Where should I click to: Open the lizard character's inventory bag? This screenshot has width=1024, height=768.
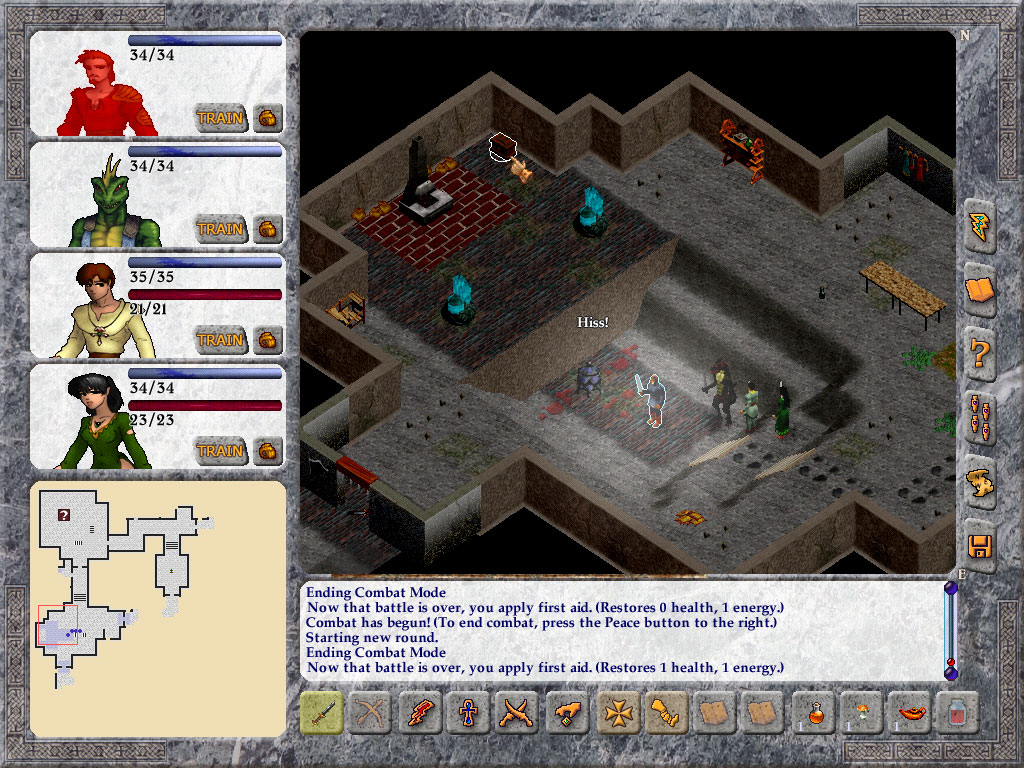click(x=268, y=229)
